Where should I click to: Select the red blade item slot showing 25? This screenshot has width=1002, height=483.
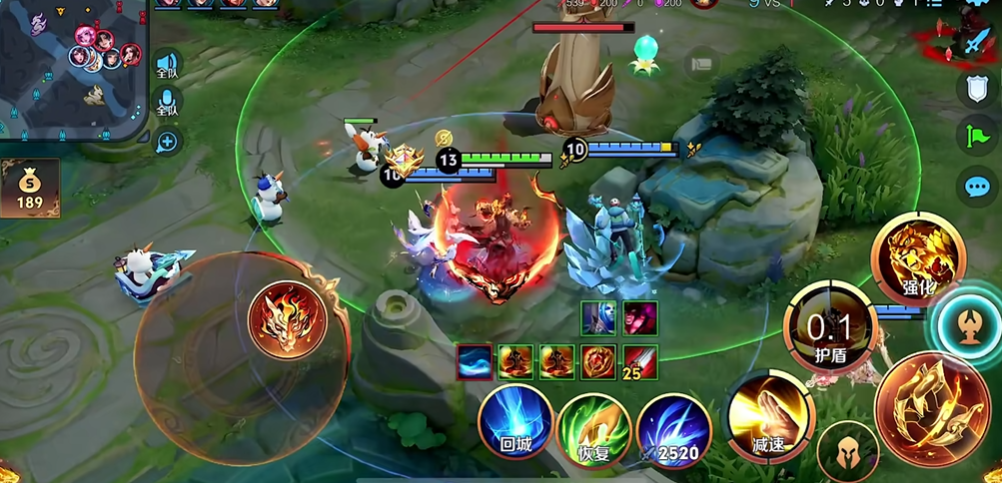(x=640, y=361)
